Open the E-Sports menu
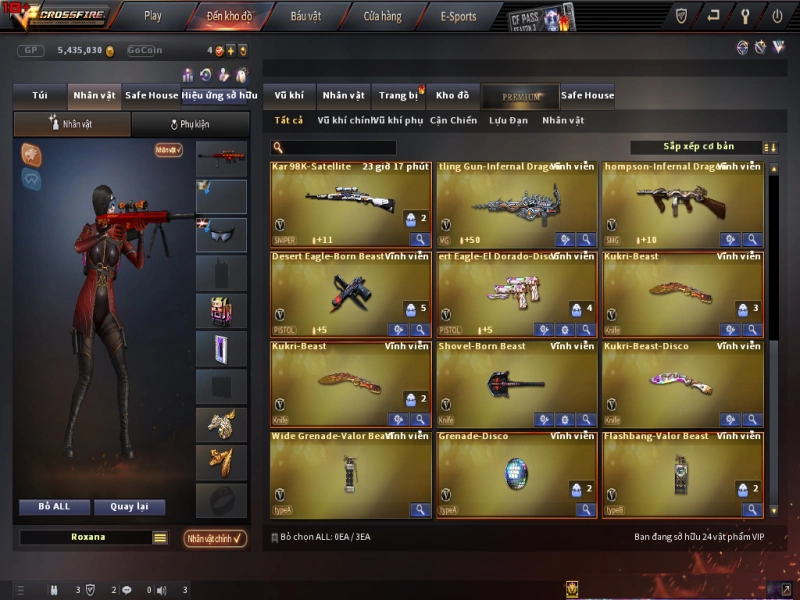800x600 pixels. [459, 16]
